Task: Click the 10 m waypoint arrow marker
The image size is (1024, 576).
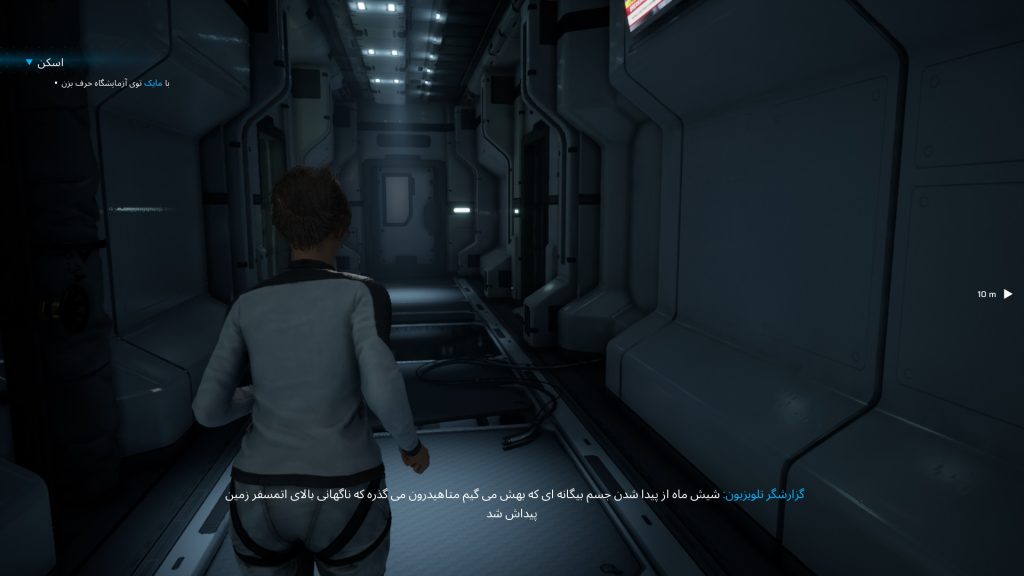Action: click(1008, 294)
